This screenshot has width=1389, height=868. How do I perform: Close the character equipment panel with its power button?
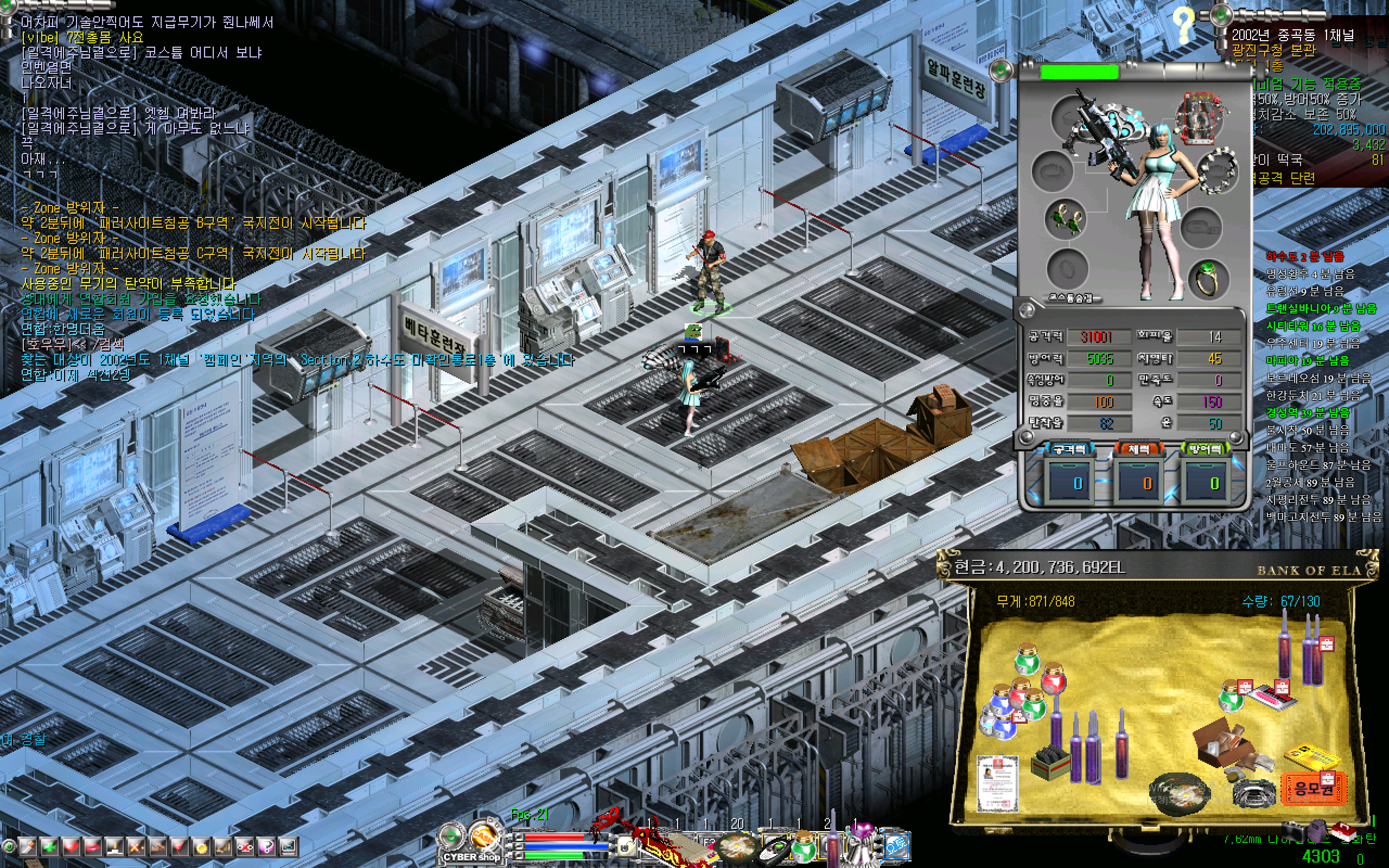point(1002,71)
